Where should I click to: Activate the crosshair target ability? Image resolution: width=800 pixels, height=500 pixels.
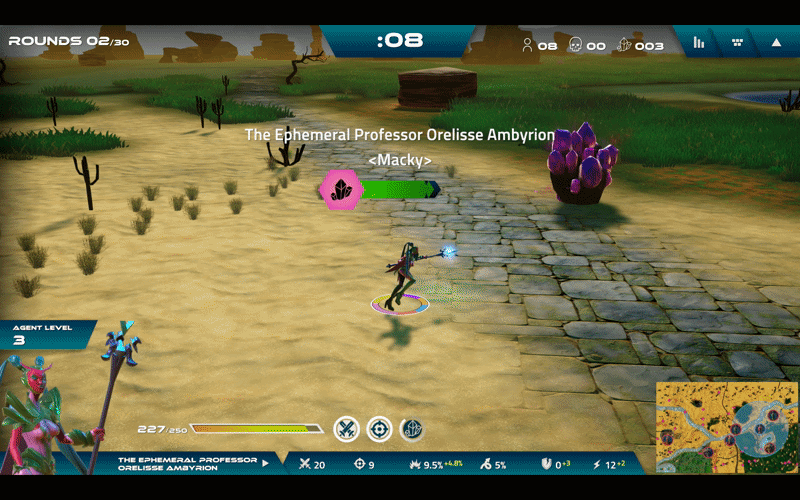tap(379, 429)
